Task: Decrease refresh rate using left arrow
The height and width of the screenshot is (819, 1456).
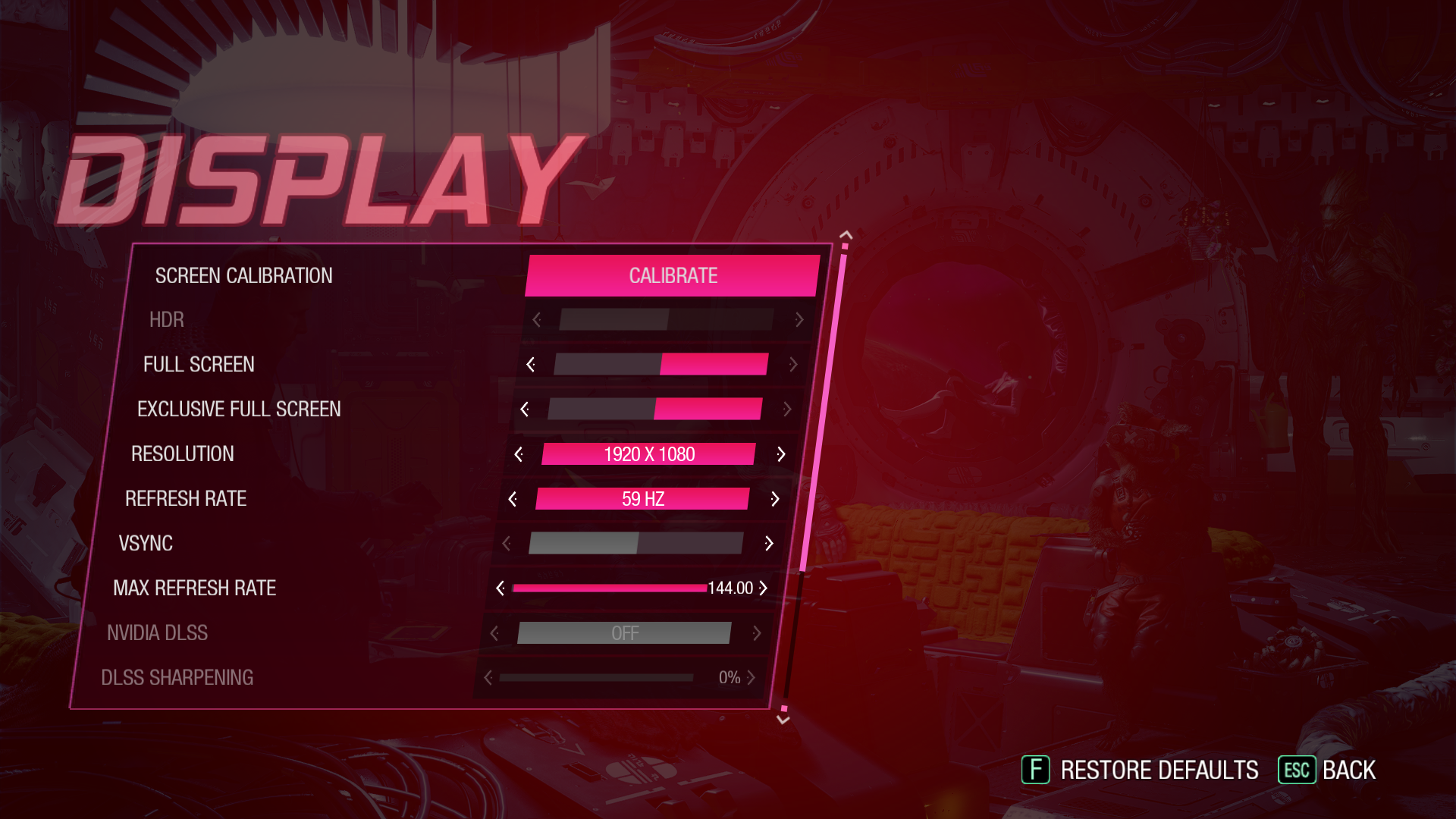Action: [x=513, y=499]
